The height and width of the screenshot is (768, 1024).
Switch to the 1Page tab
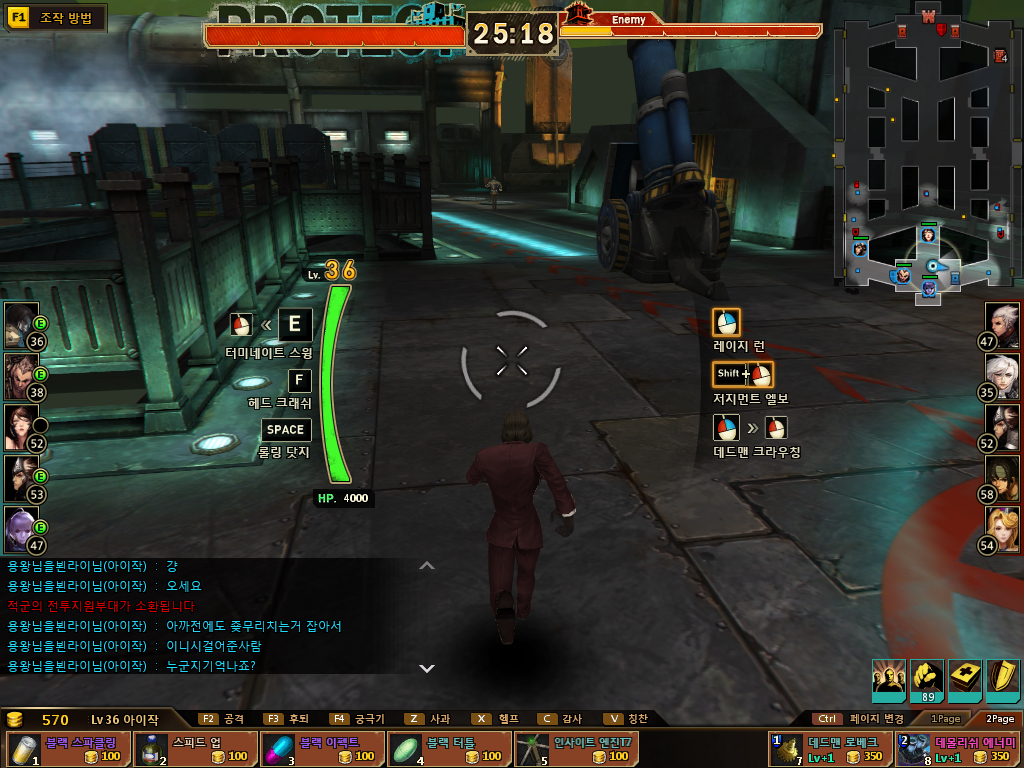[x=946, y=718]
